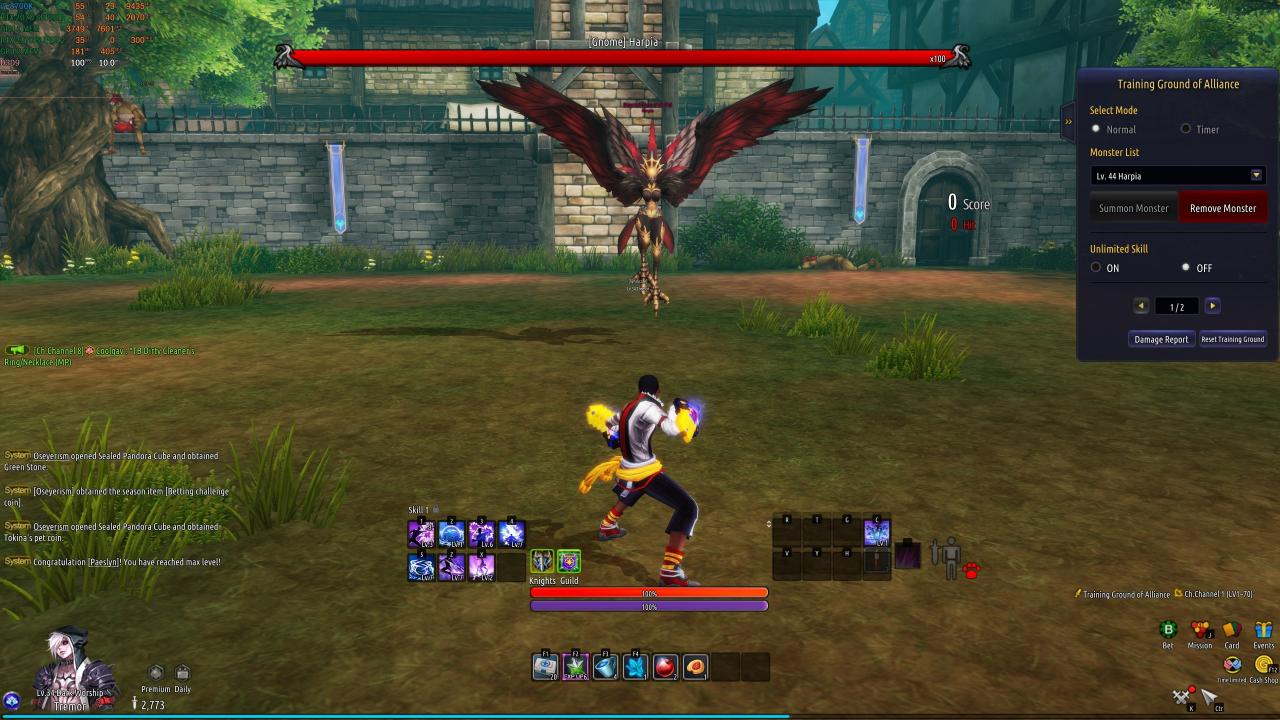Go to next page of training panel
This screenshot has width=1280, height=720.
click(x=1212, y=306)
